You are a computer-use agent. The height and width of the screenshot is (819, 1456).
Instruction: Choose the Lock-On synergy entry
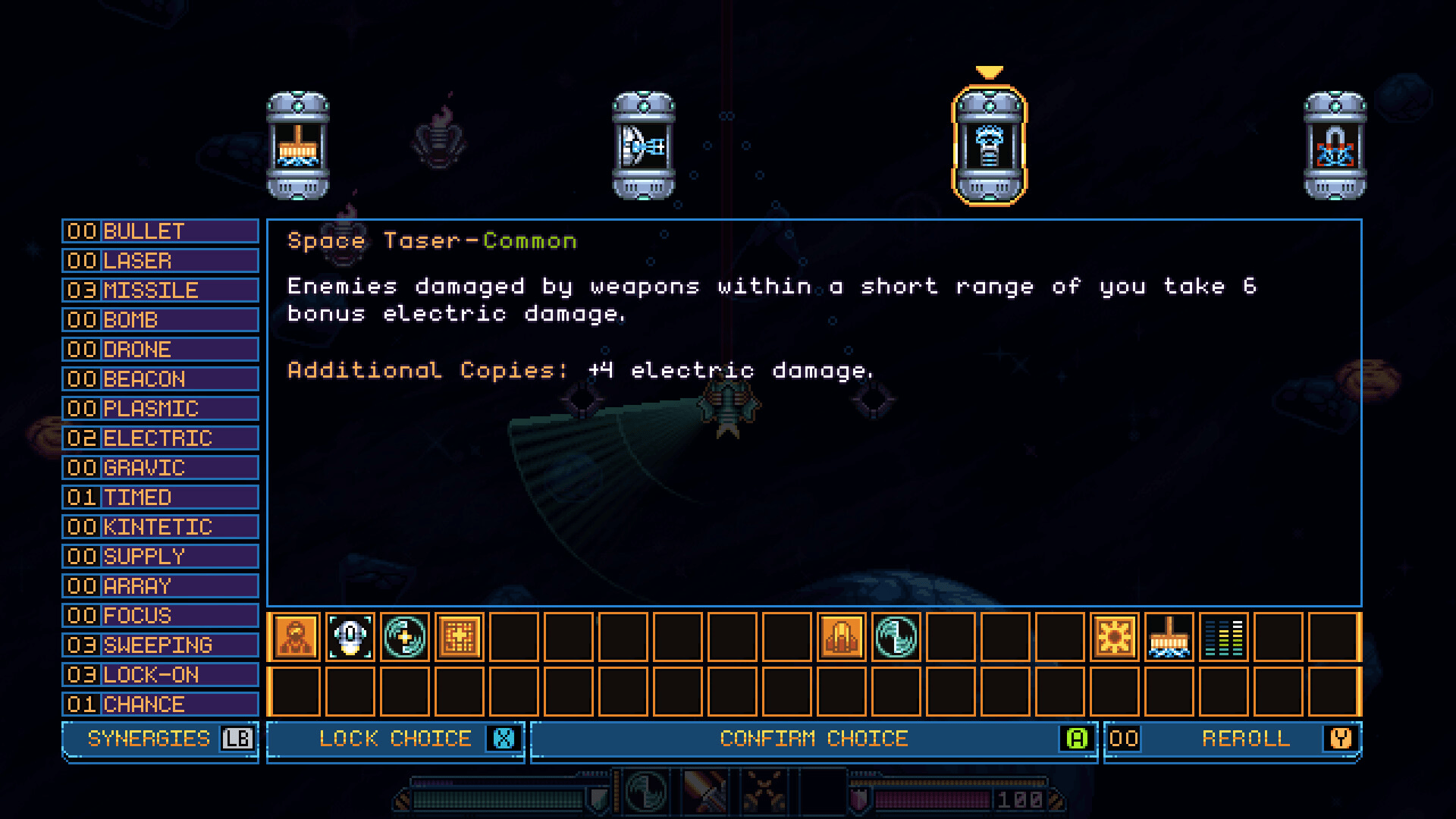[x=160, y=675]
